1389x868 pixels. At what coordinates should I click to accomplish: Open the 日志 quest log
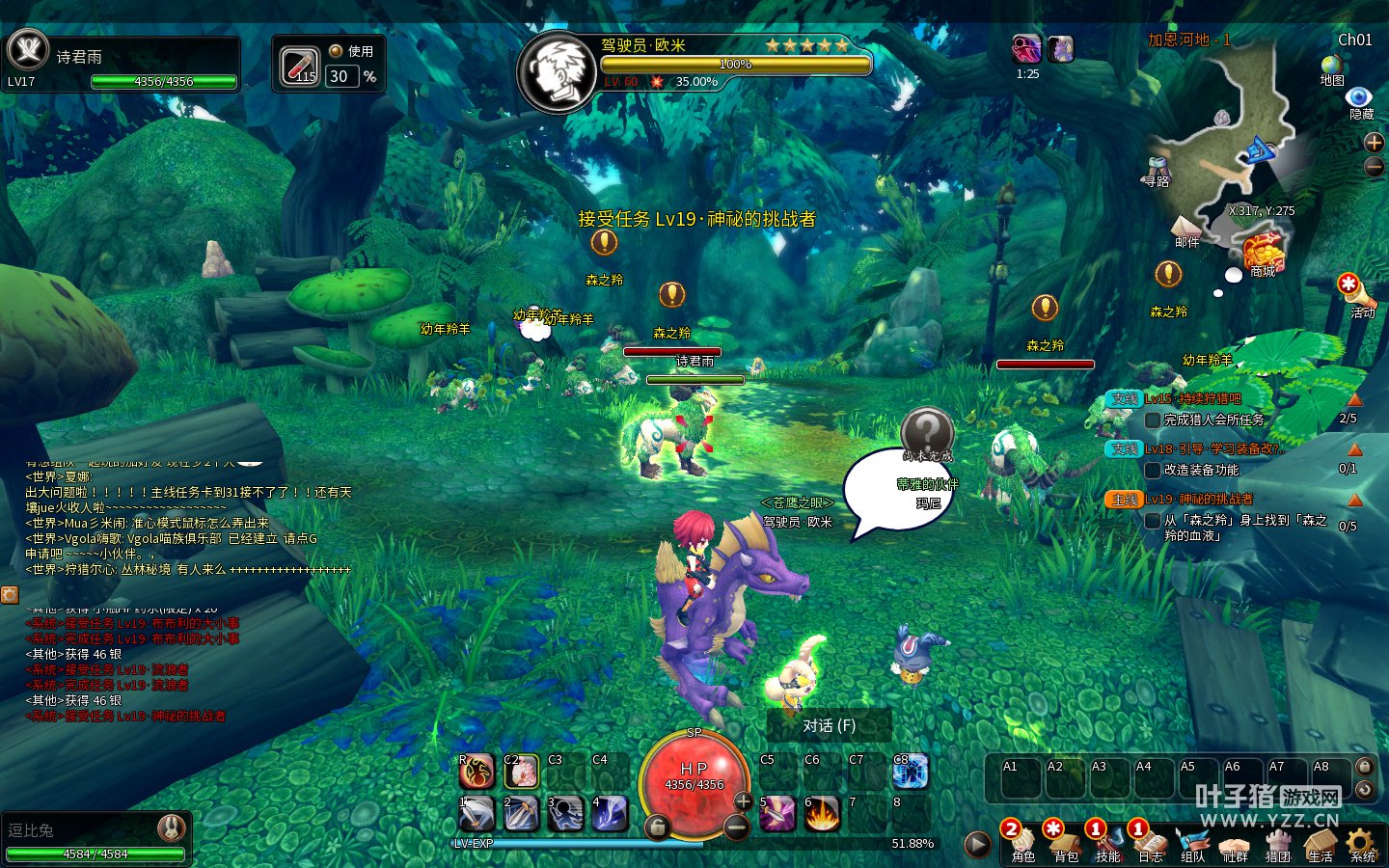[1150, 842]
